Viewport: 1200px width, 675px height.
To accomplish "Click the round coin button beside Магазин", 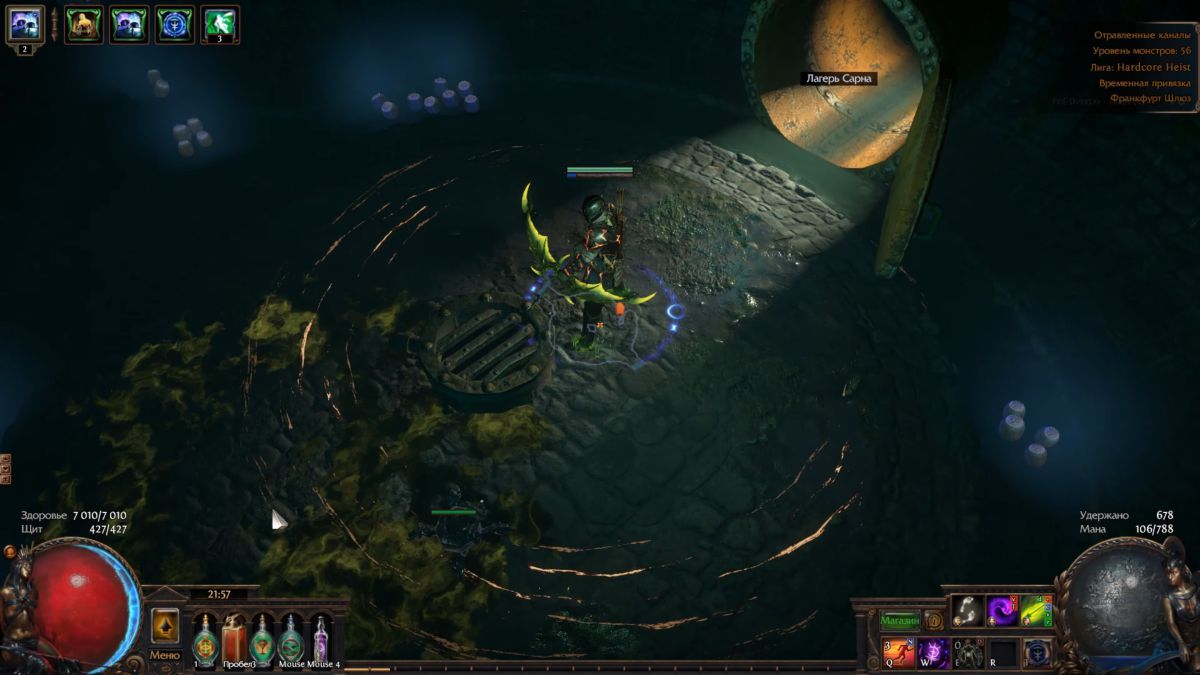I will click(933, 620).
